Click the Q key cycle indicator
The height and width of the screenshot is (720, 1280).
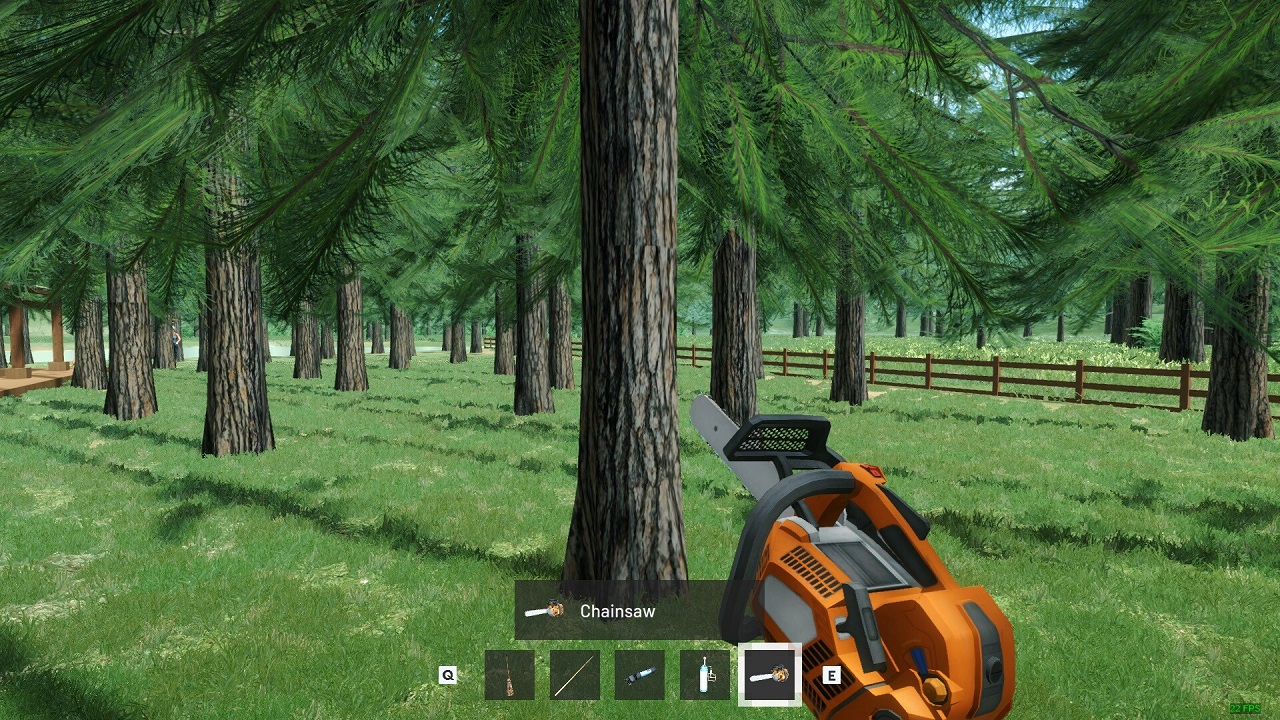coord(447,676)
